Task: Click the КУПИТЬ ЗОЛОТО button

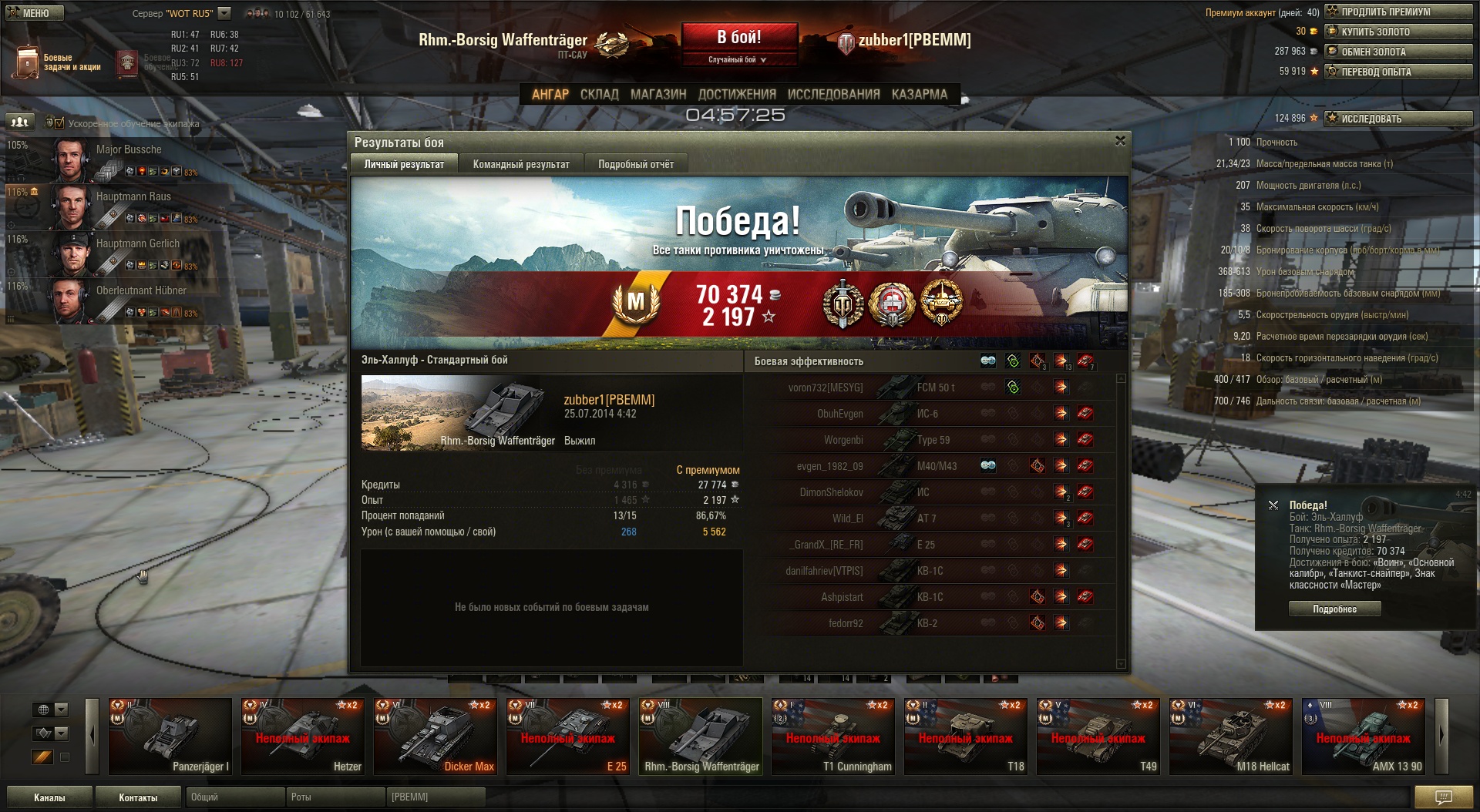Action: [1398, 32]
